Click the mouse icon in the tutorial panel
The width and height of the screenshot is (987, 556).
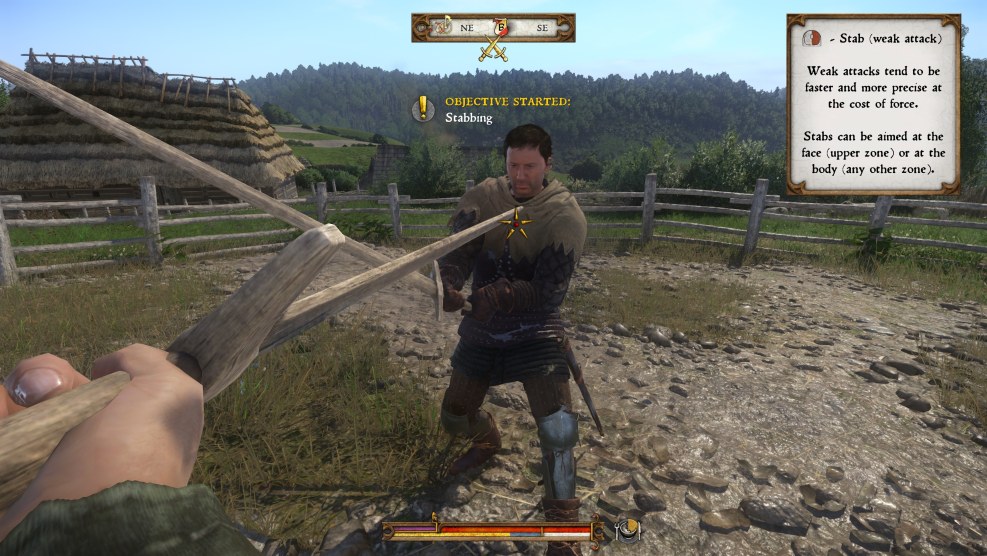tap(812, 38)
